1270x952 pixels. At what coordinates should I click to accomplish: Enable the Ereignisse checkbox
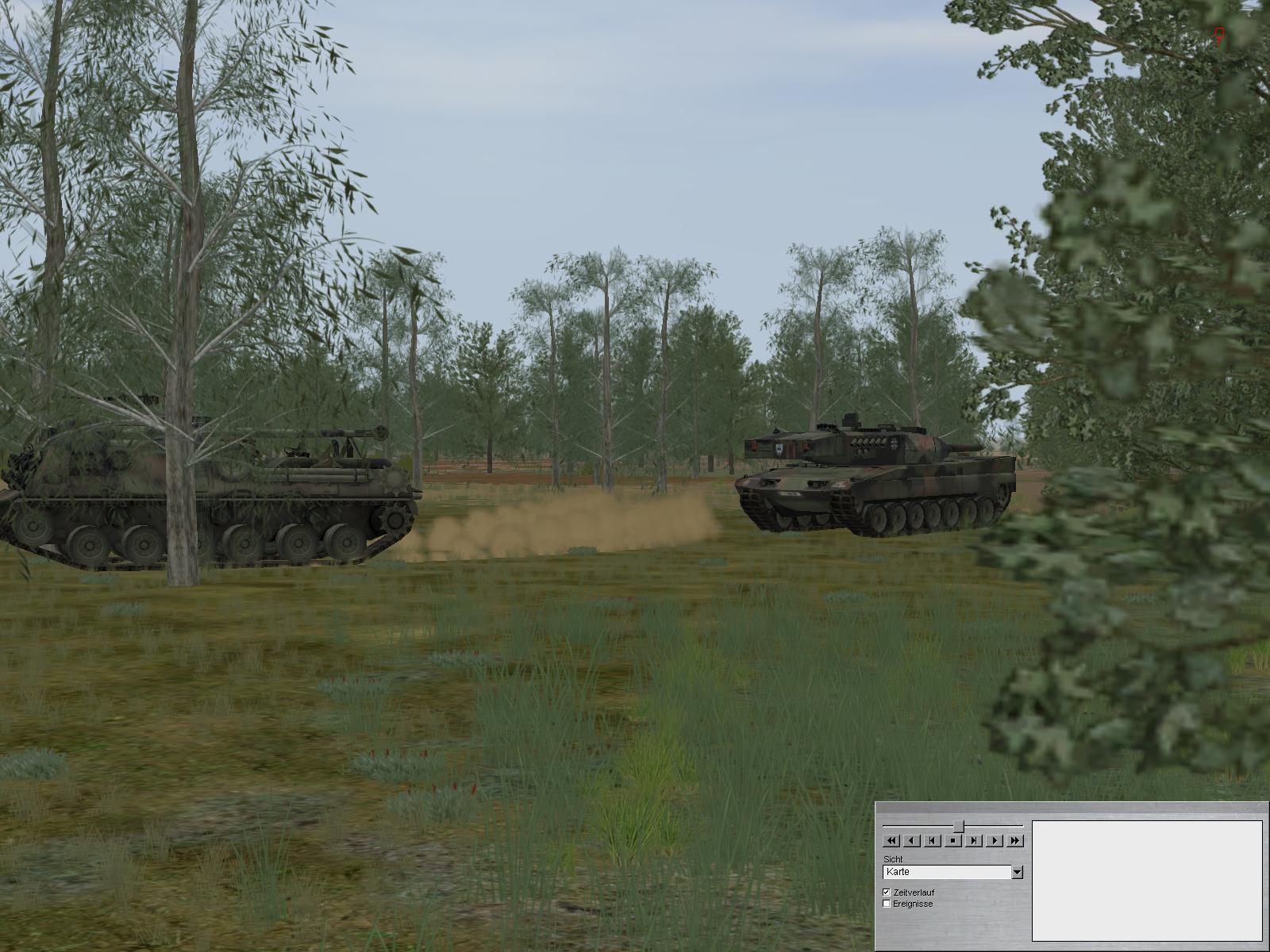(x=887, y=904)
